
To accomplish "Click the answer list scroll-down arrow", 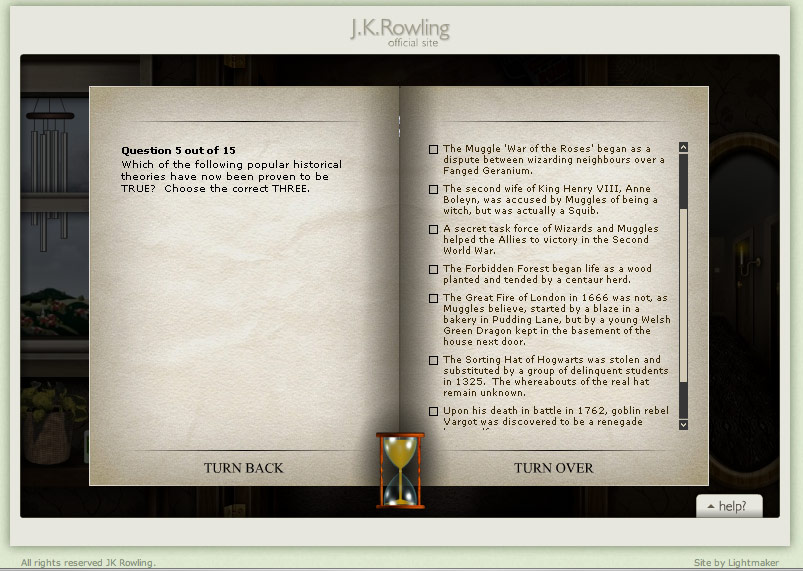I will point(683,424).
